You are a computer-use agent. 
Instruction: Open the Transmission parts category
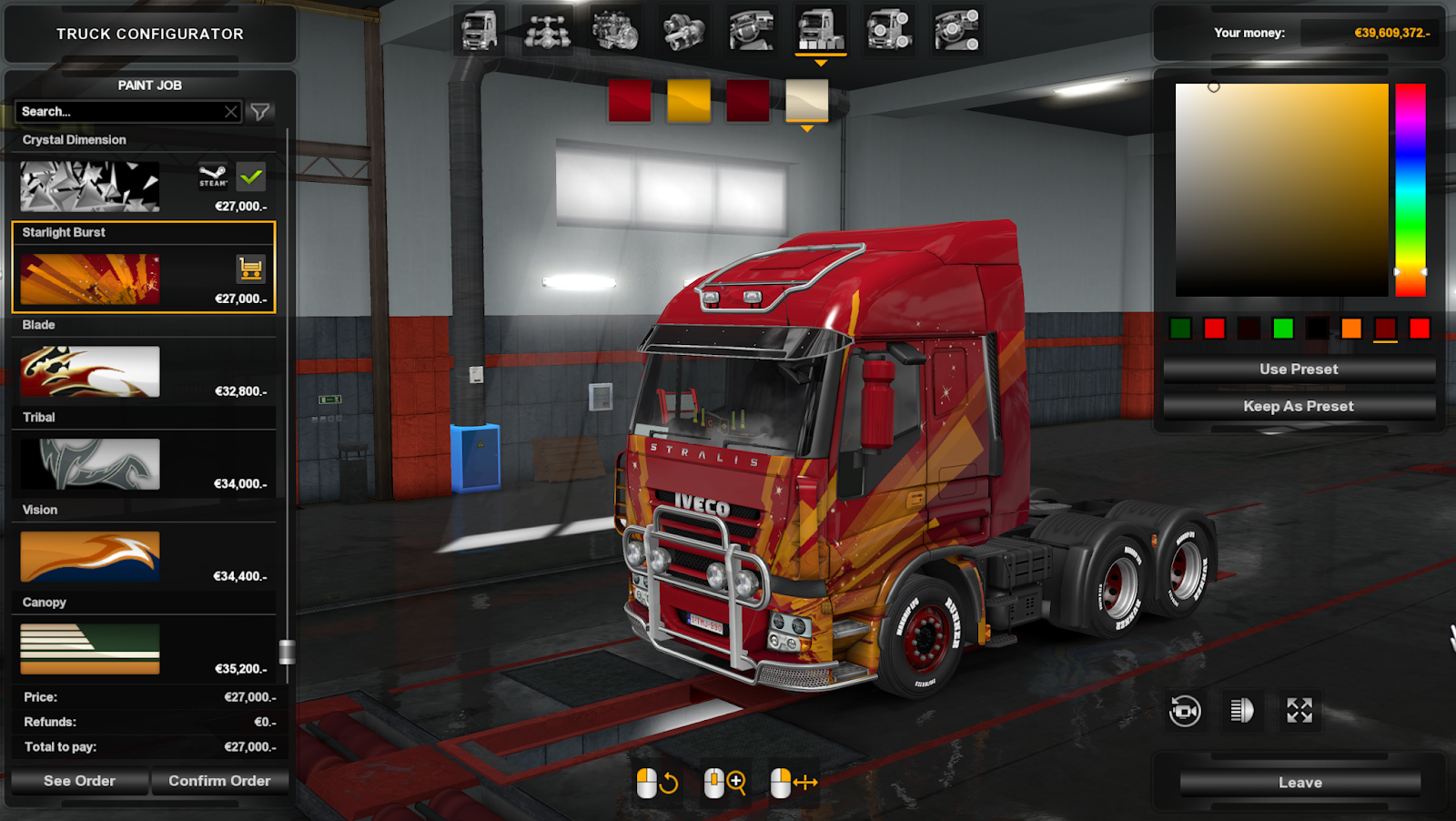point(683,27)
